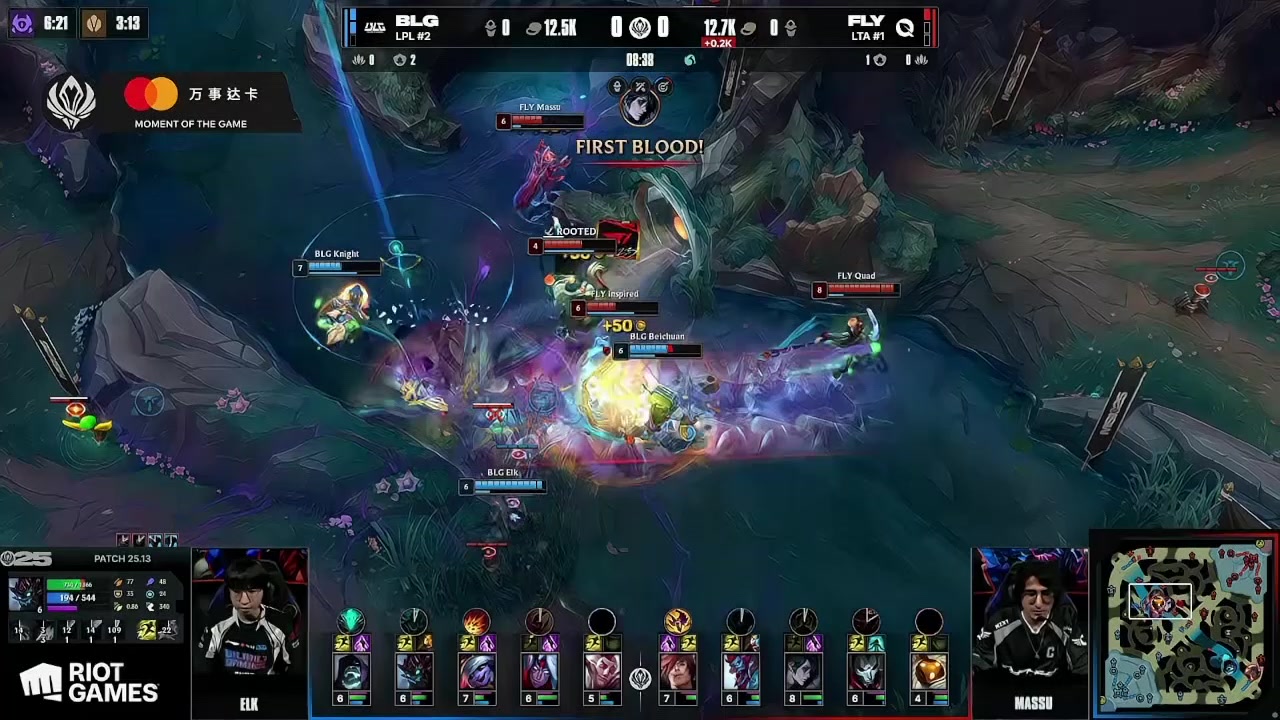Click the BLG team logo on scoreboard

pyautogui.click(x=375, y=27)
